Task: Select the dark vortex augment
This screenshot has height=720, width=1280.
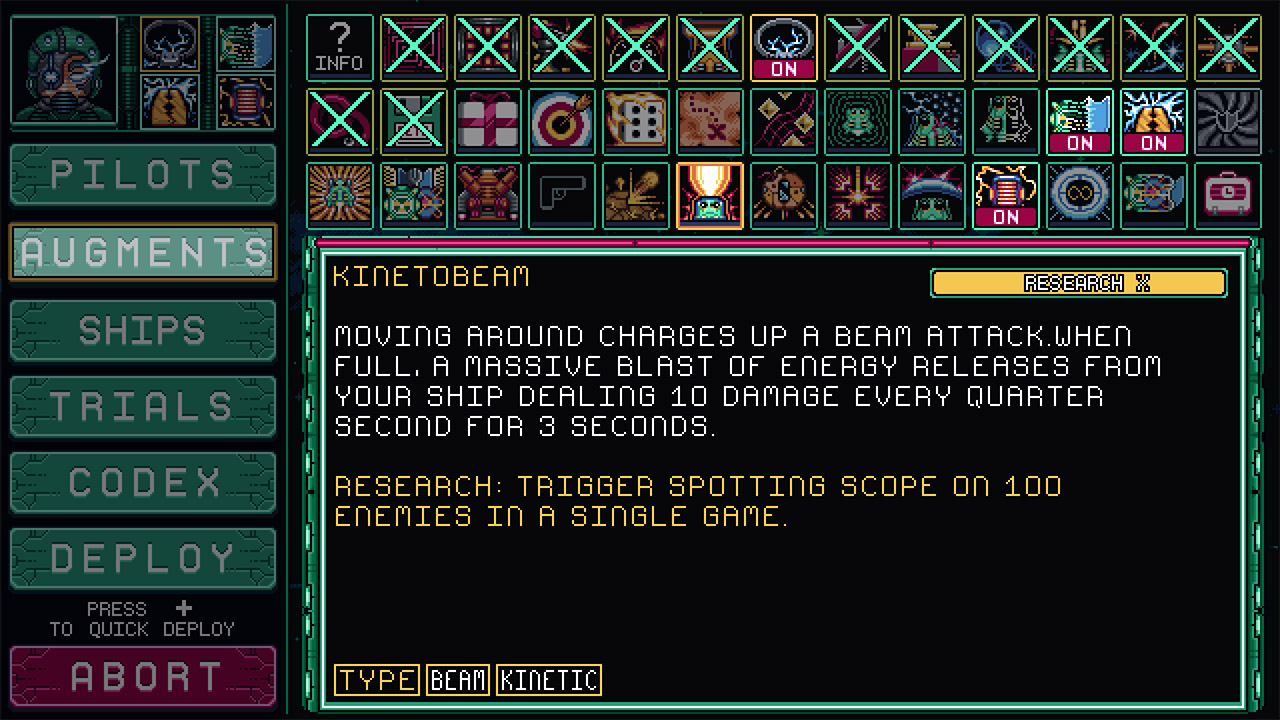Action: (1228, 121)
